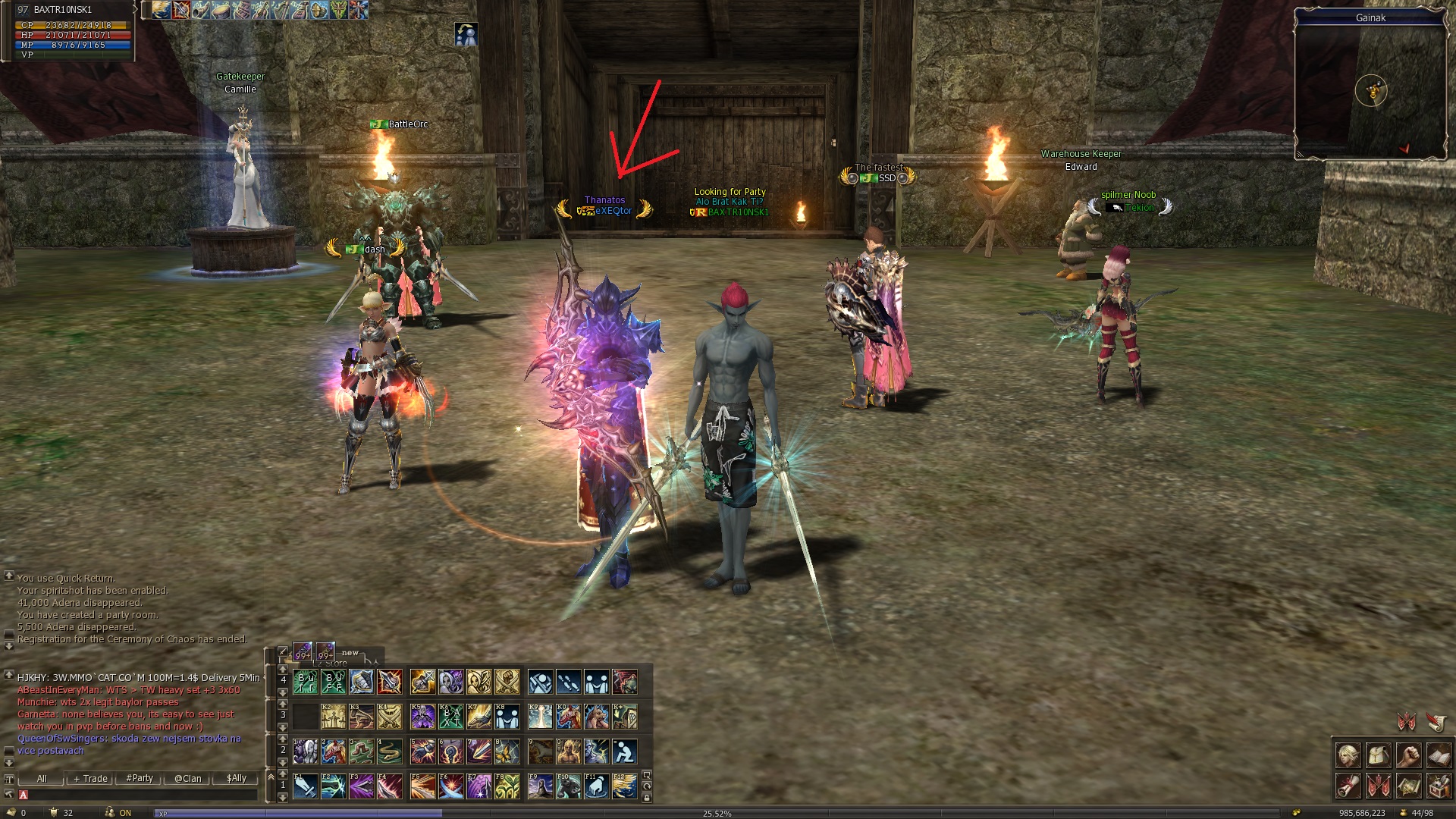The image size is (1456, 819).
Task: Open the skills book icon
Action: coord(1439,756)
